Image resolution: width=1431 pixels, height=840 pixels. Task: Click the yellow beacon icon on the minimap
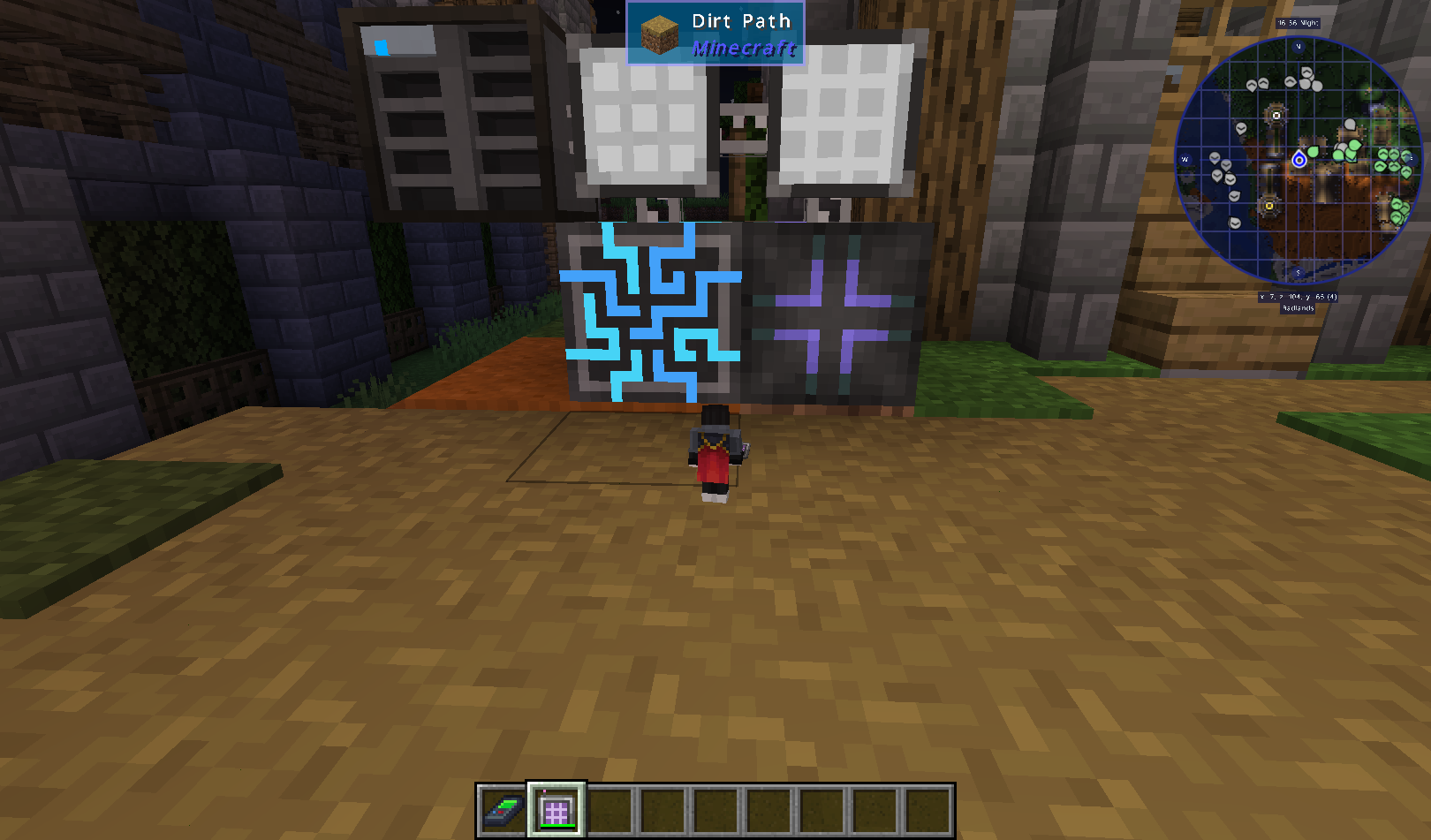click(x=1269, y=206)
